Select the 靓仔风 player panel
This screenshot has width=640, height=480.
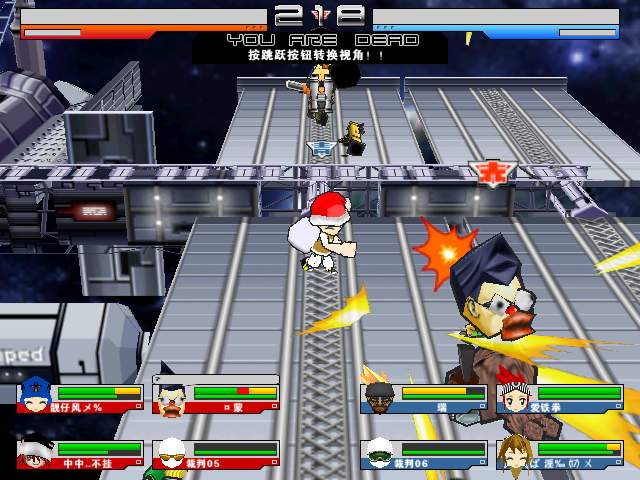coord(80,397)
